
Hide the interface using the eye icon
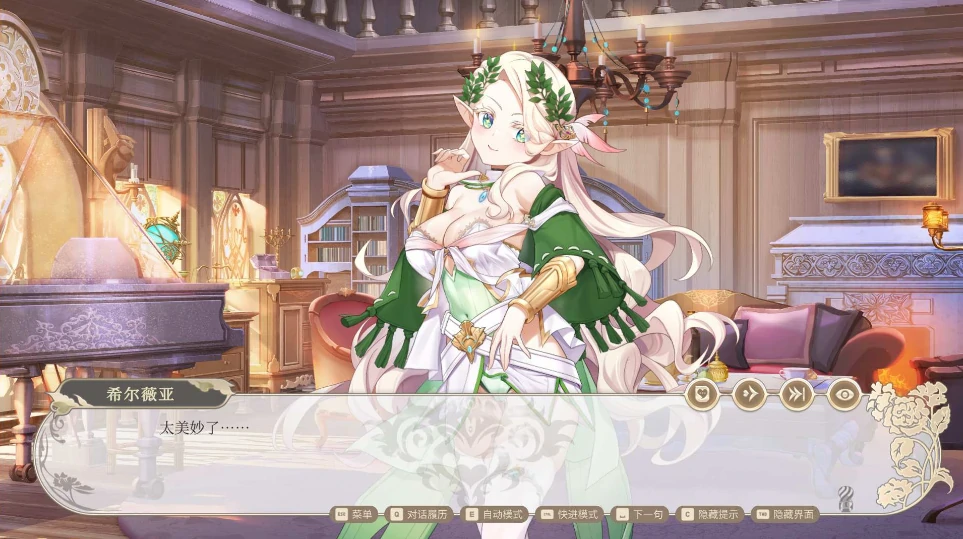click(844, 394)
